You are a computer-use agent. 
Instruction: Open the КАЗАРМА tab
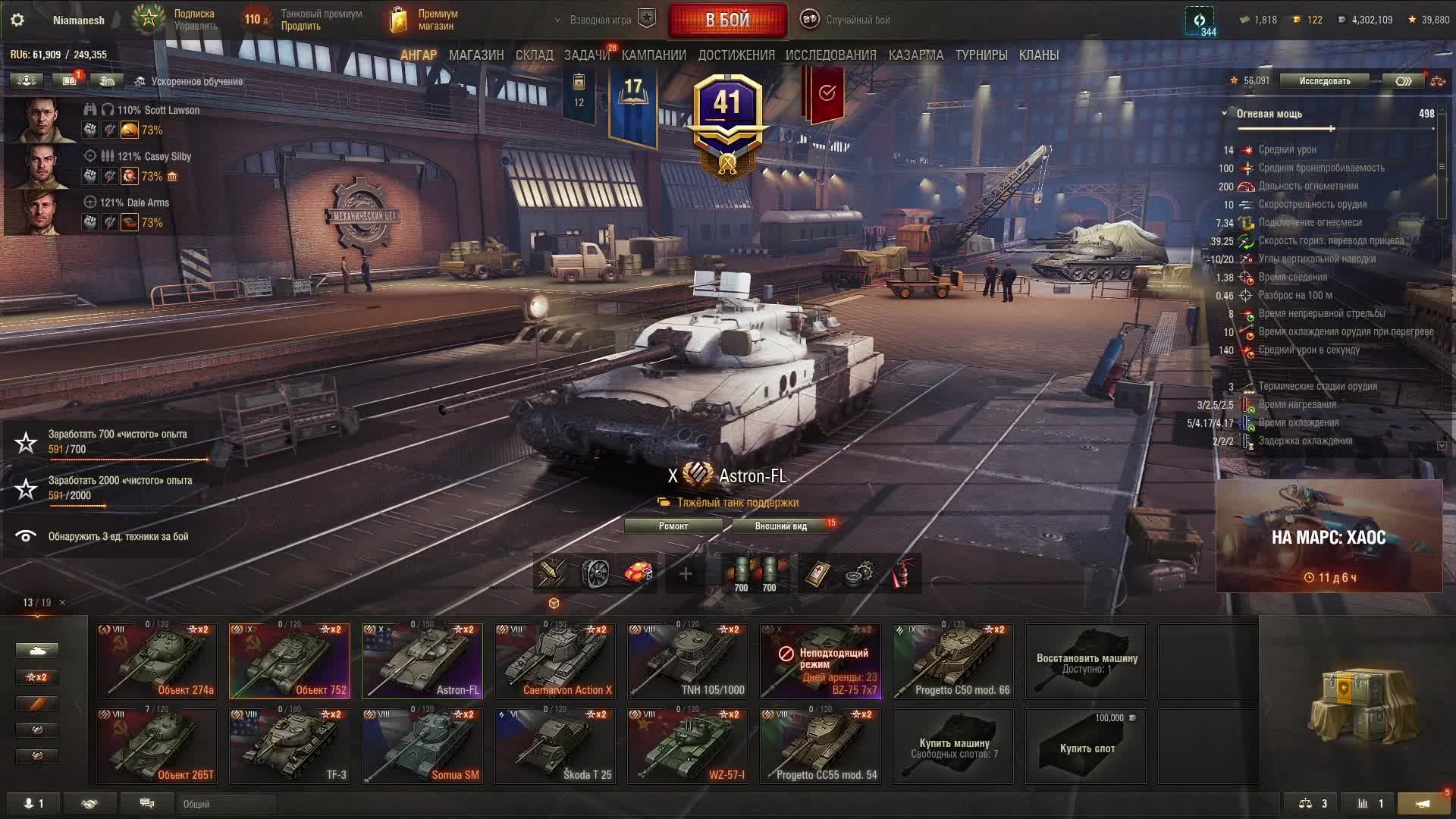point(915,55)
